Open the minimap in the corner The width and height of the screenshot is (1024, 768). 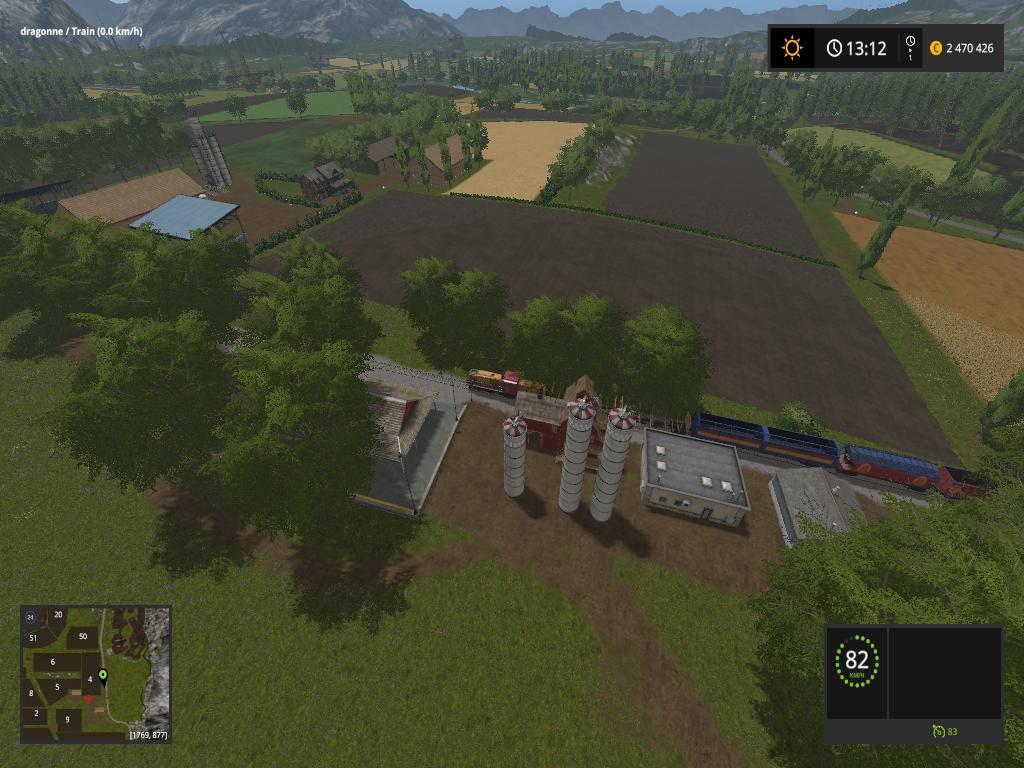[x=96, y=673]
